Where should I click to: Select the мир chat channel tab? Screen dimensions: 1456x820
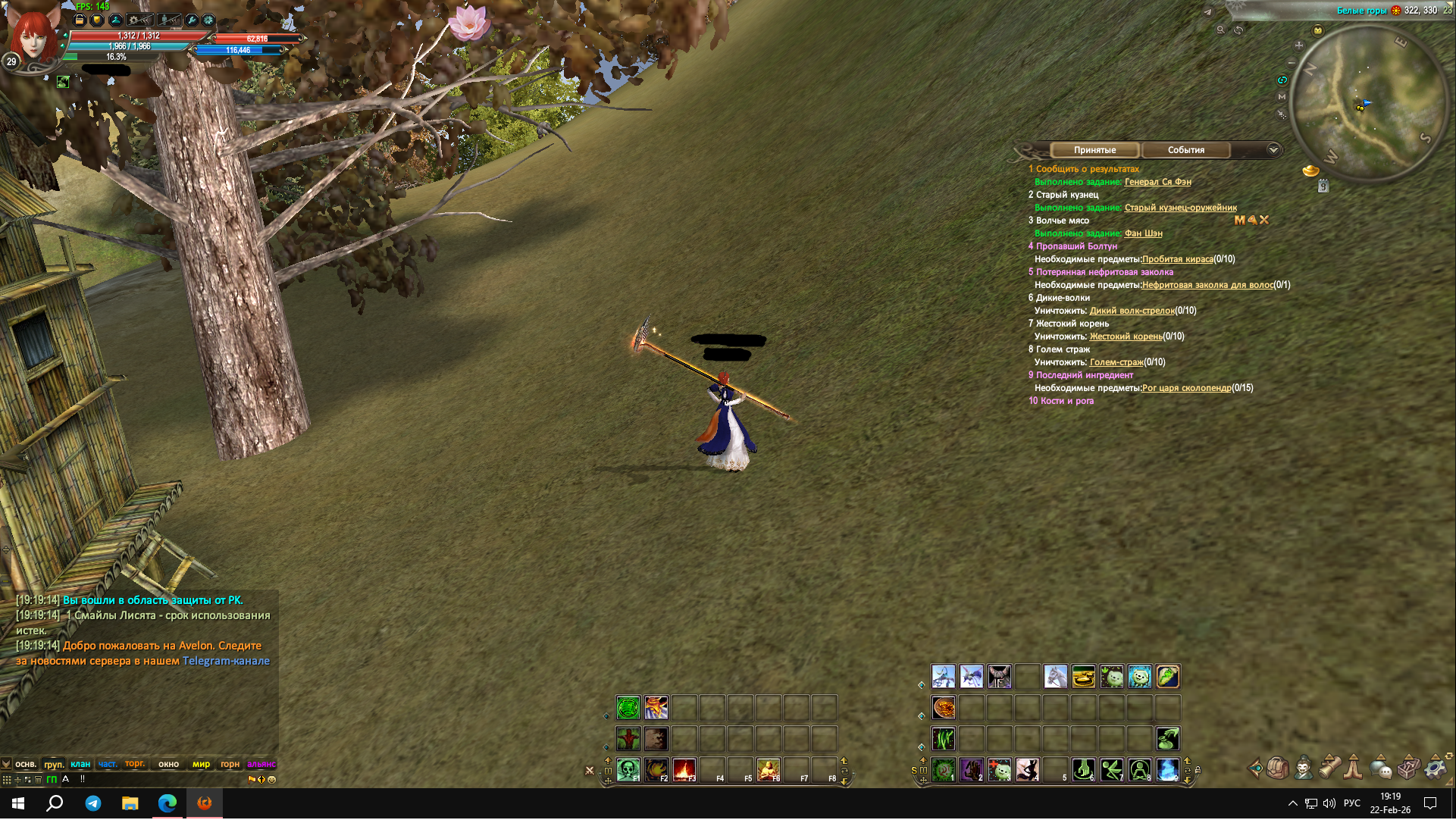[x=201, y=764]
